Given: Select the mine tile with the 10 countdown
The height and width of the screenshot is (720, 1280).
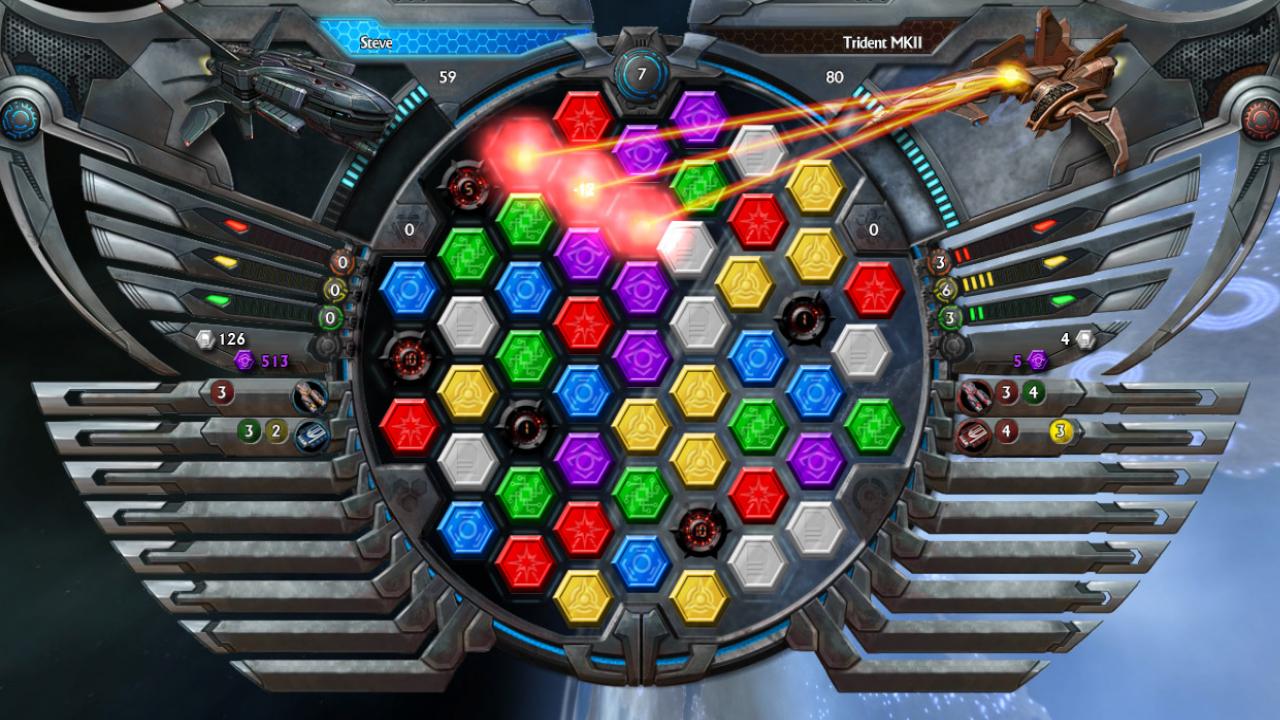Looking at the screenshot, I should pyautogui.click(x=409, y=357).
